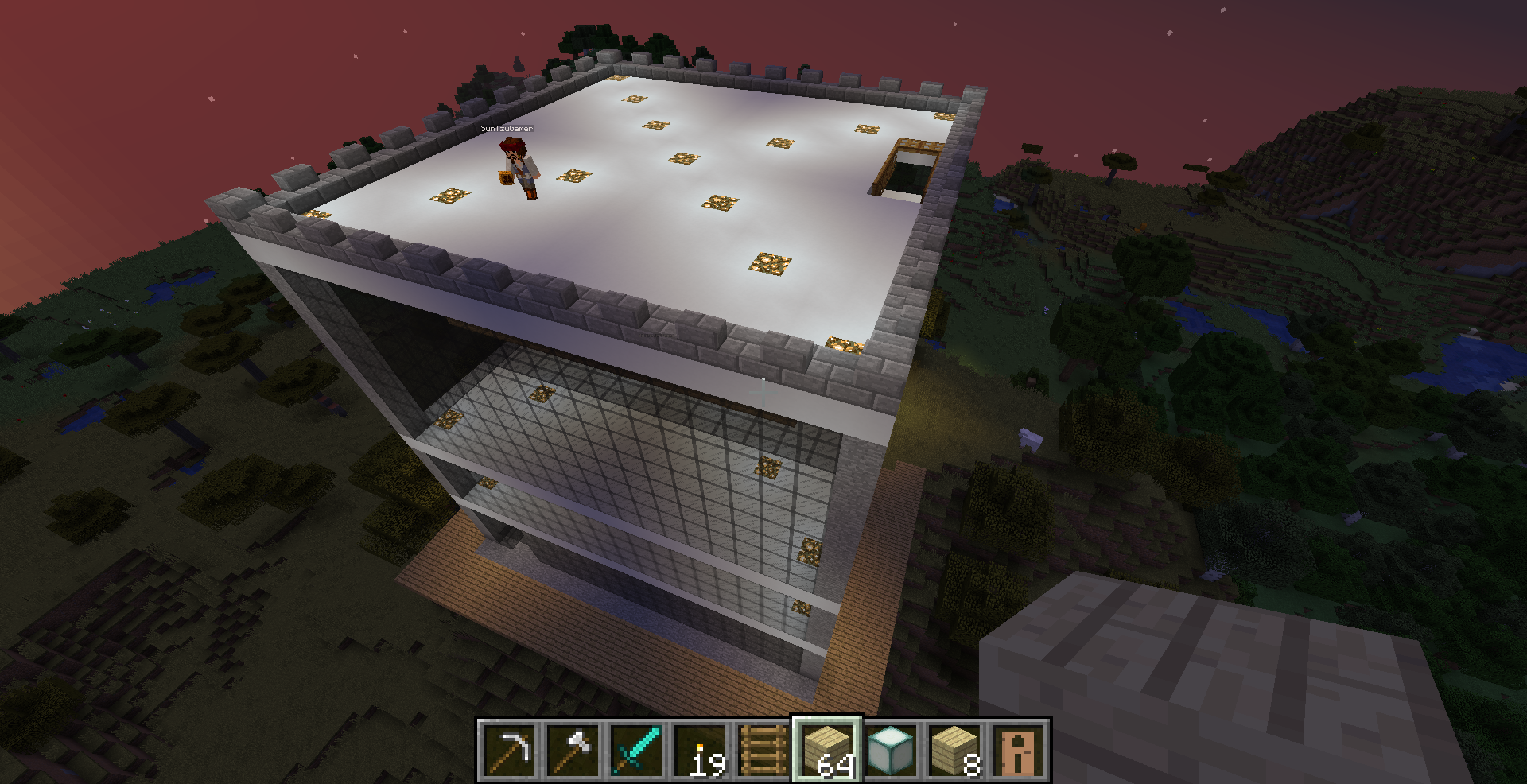
Task: Select the ladder hotbar slot
Action: 763,750
